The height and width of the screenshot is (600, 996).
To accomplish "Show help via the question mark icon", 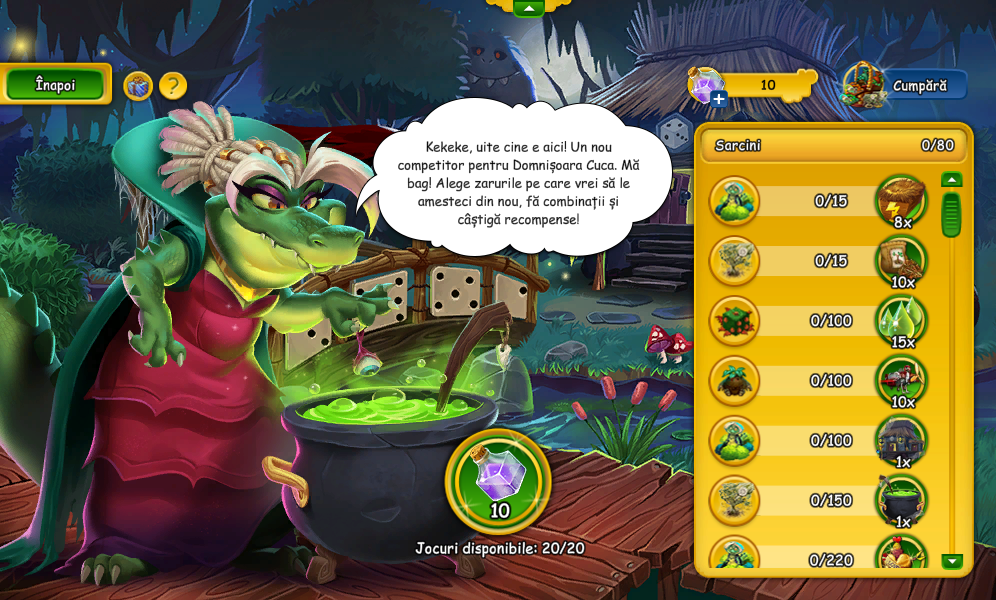I will pyautogui.click(x=173, y=86).
